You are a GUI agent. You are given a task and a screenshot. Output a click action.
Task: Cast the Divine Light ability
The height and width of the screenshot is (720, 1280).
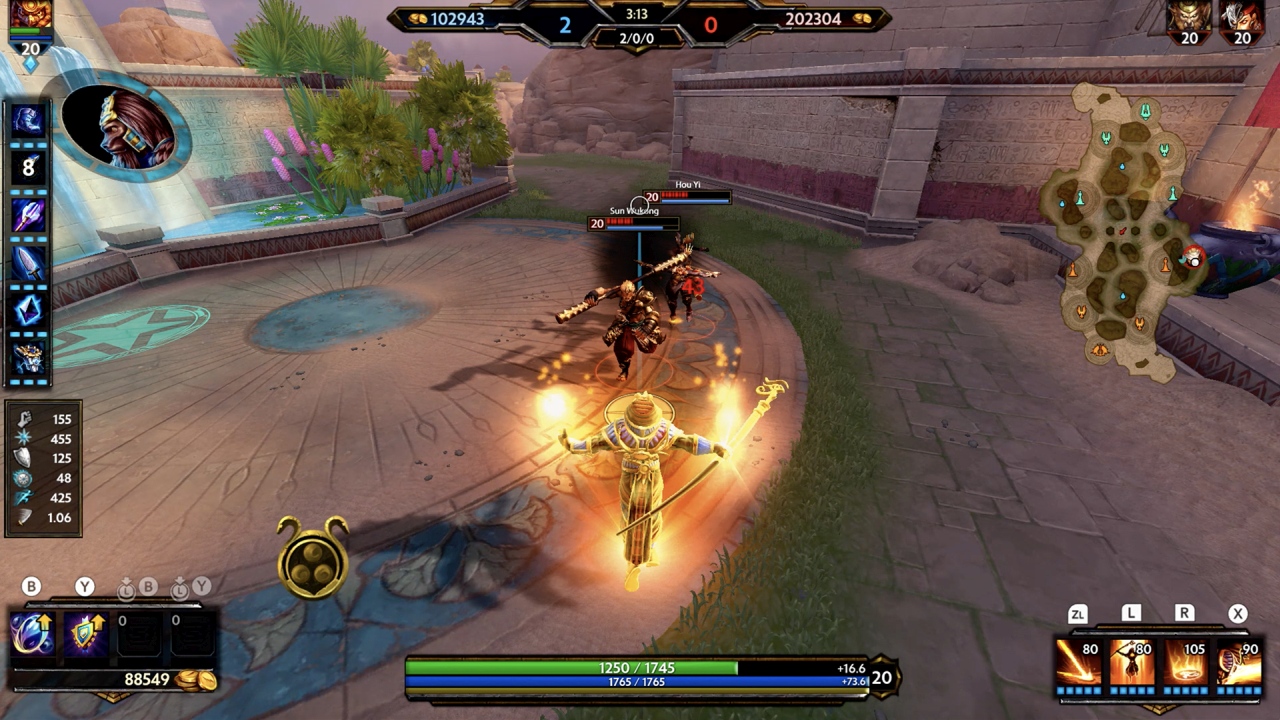[1131, 663]
